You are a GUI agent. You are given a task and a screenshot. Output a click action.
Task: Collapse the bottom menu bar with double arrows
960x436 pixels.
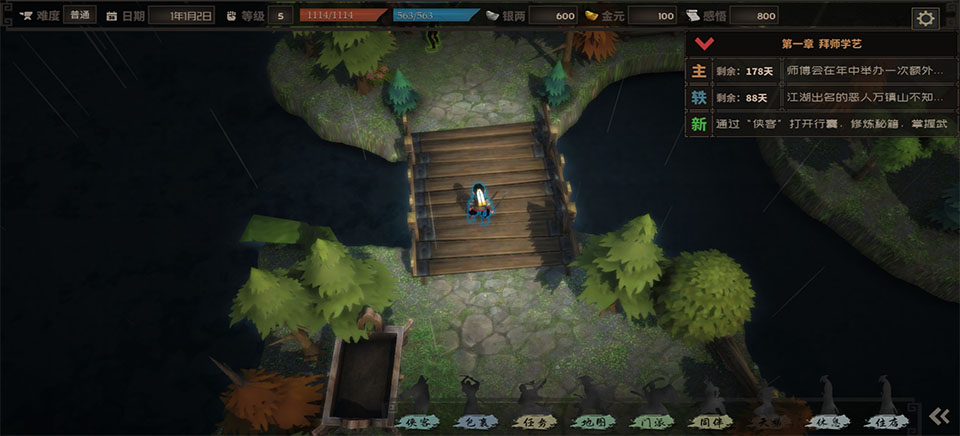coord(938,416)
